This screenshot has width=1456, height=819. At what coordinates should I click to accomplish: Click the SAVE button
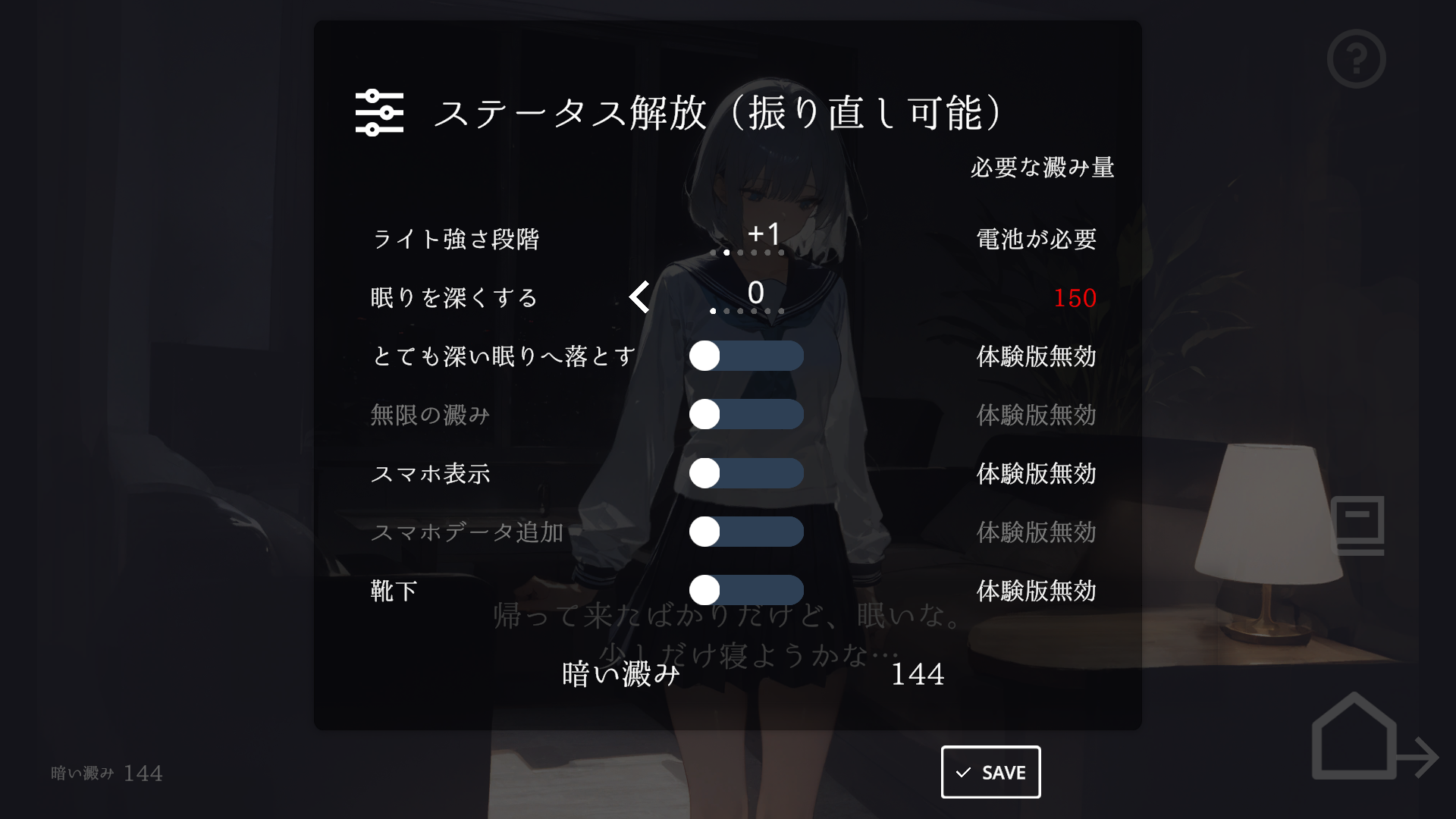point(990,772)
